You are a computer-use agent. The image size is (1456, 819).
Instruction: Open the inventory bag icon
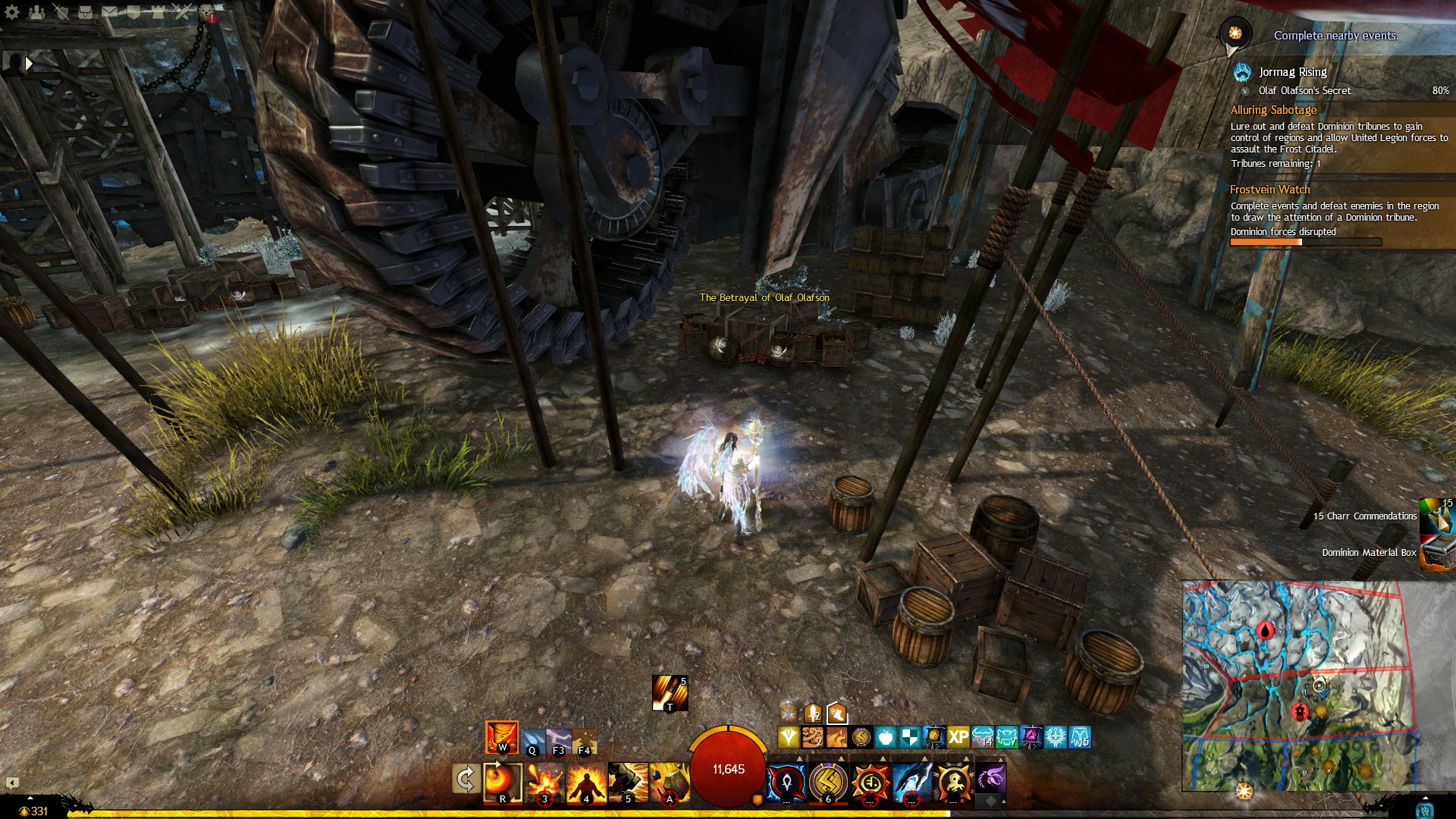[85, 12]
